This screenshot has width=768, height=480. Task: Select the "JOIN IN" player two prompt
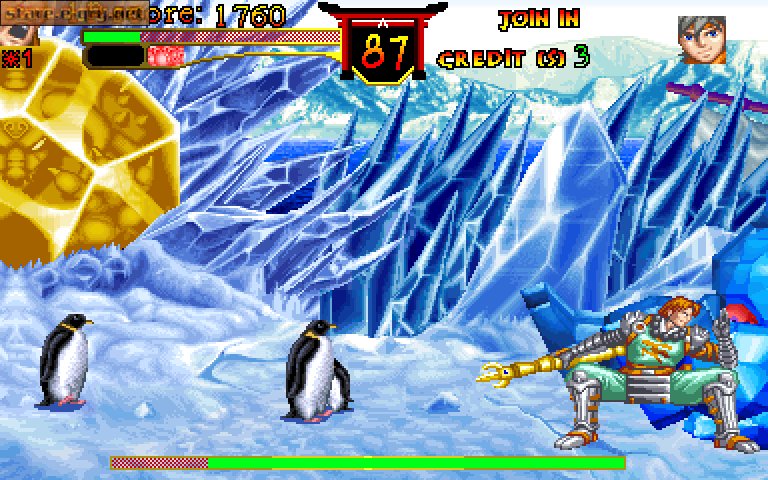tap(539, 19)
